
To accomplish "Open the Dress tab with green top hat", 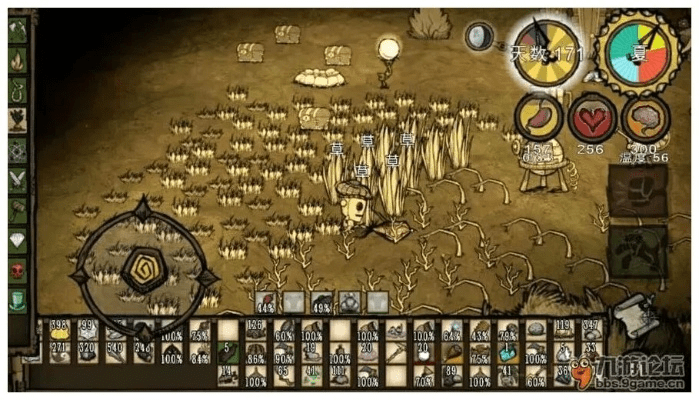I will [x=18, y=301].
